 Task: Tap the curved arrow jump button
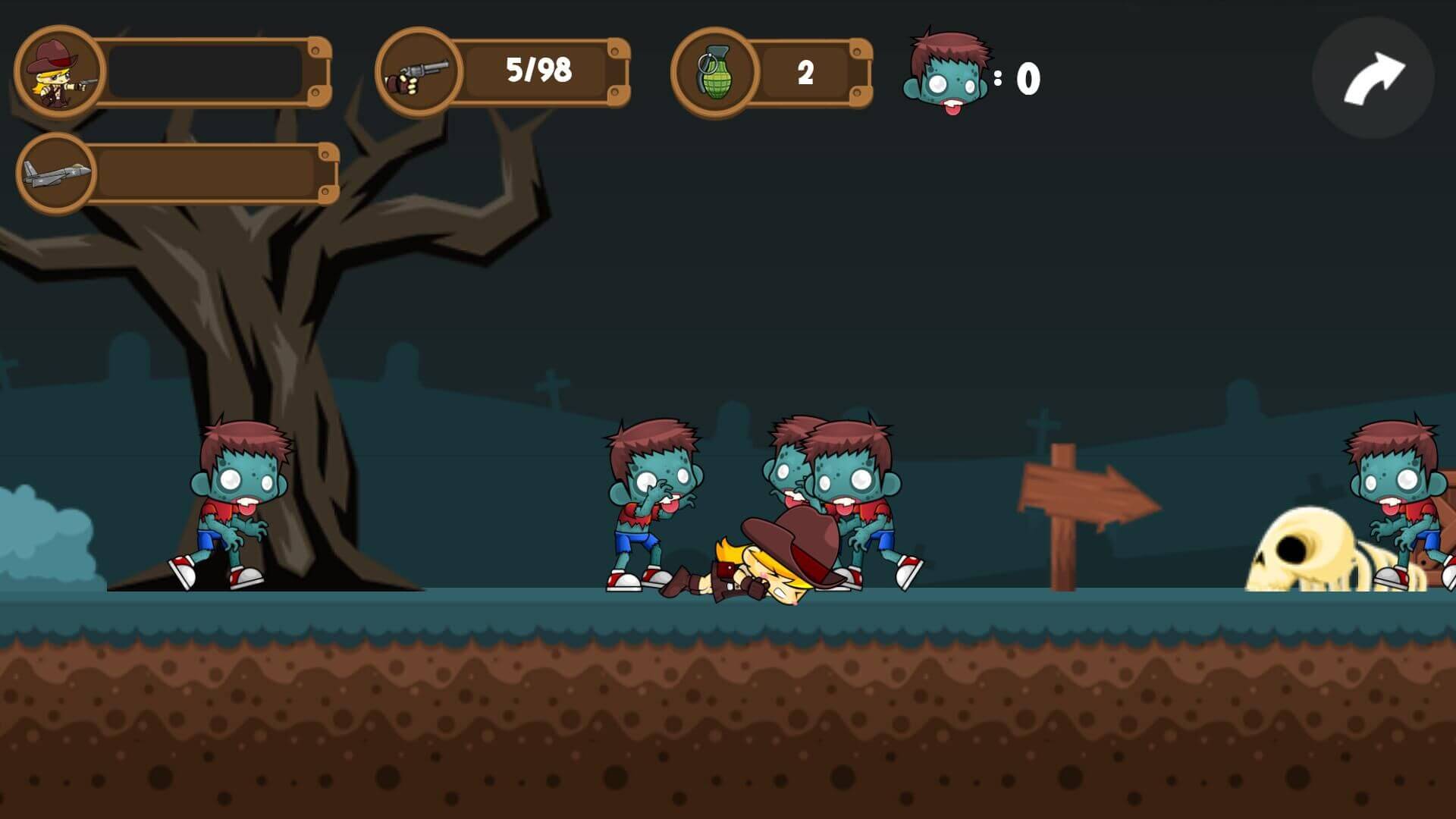[1373, 78]
